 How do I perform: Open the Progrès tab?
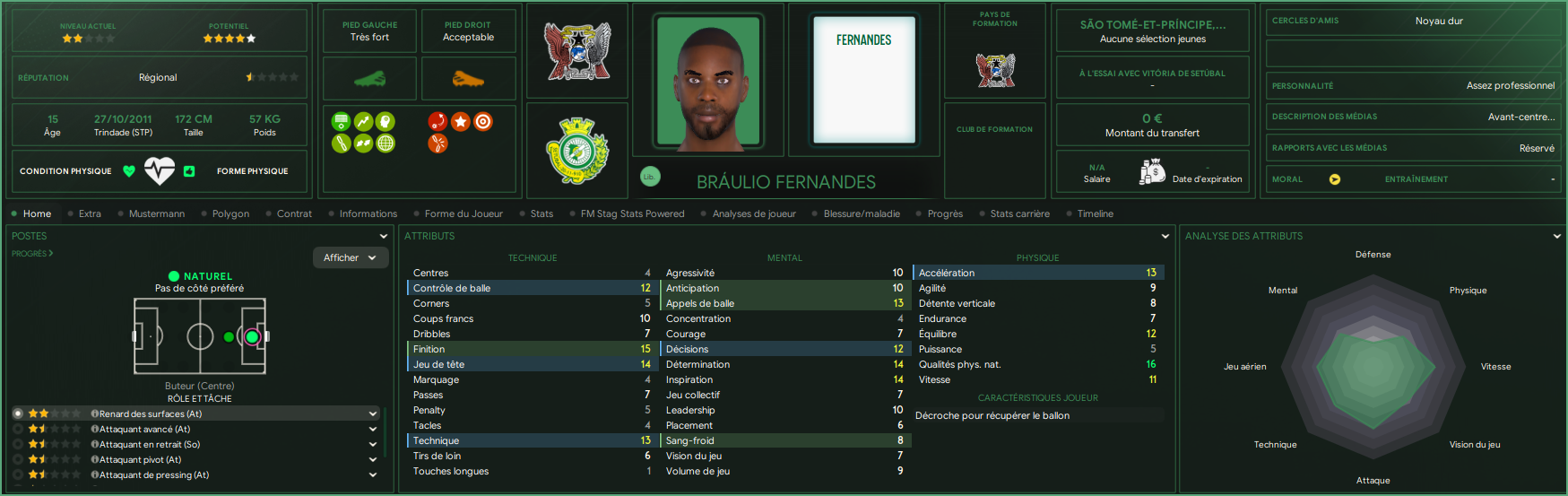(945, 213)
